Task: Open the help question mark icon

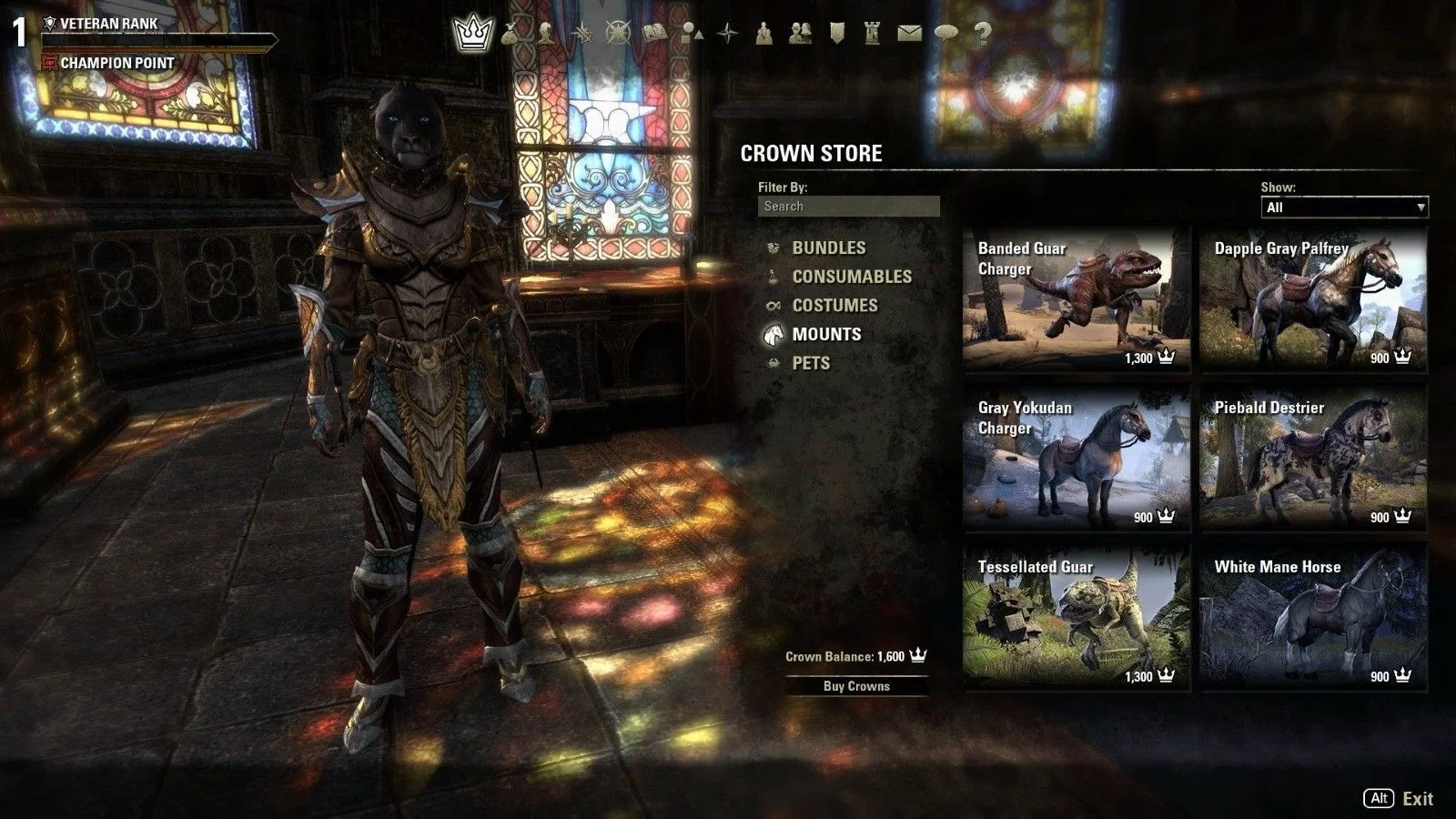Action: pyautogui.click(x=982, y=34)
